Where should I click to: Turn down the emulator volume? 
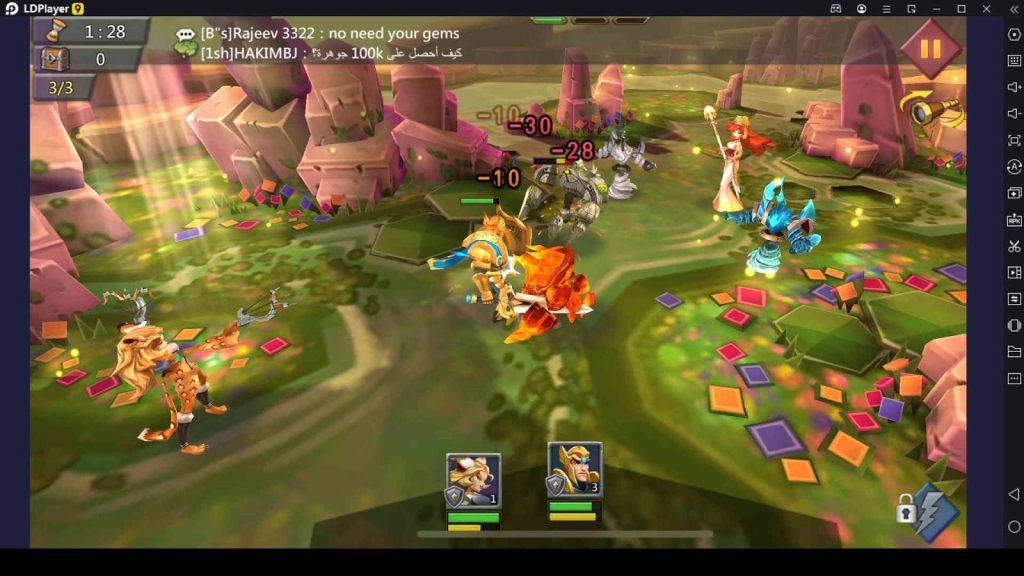(1014, 114)
